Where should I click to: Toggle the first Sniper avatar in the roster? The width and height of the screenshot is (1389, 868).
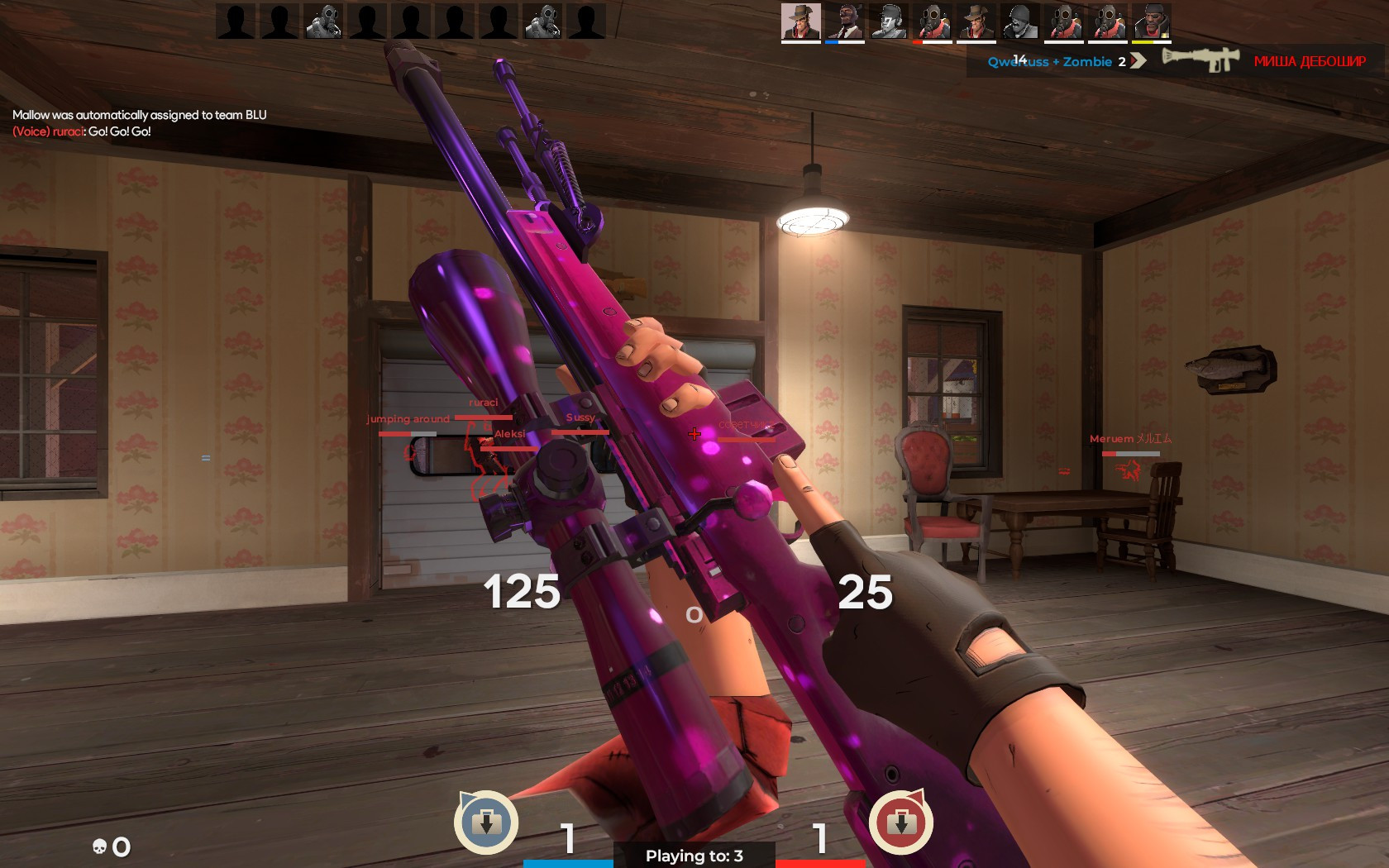[x=800, y=21]
